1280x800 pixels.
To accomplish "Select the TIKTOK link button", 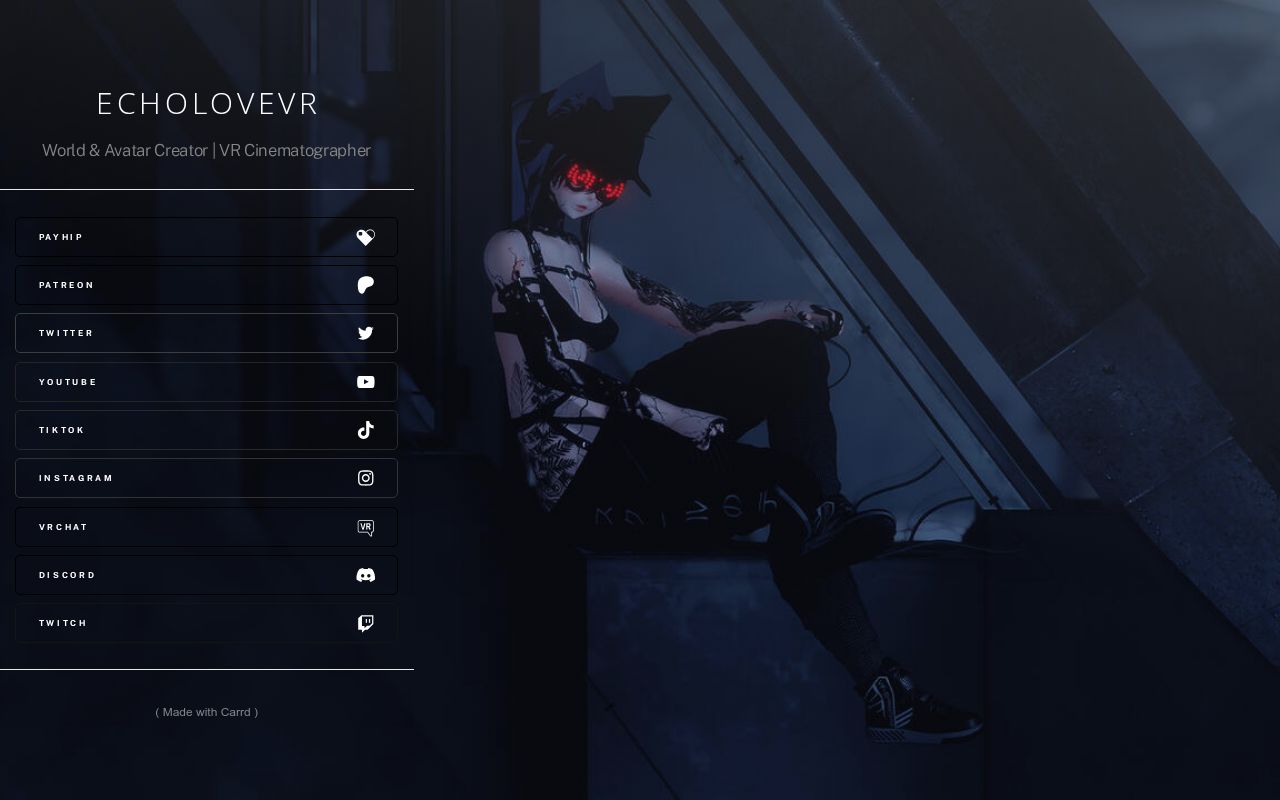I will tap(180, 430).
